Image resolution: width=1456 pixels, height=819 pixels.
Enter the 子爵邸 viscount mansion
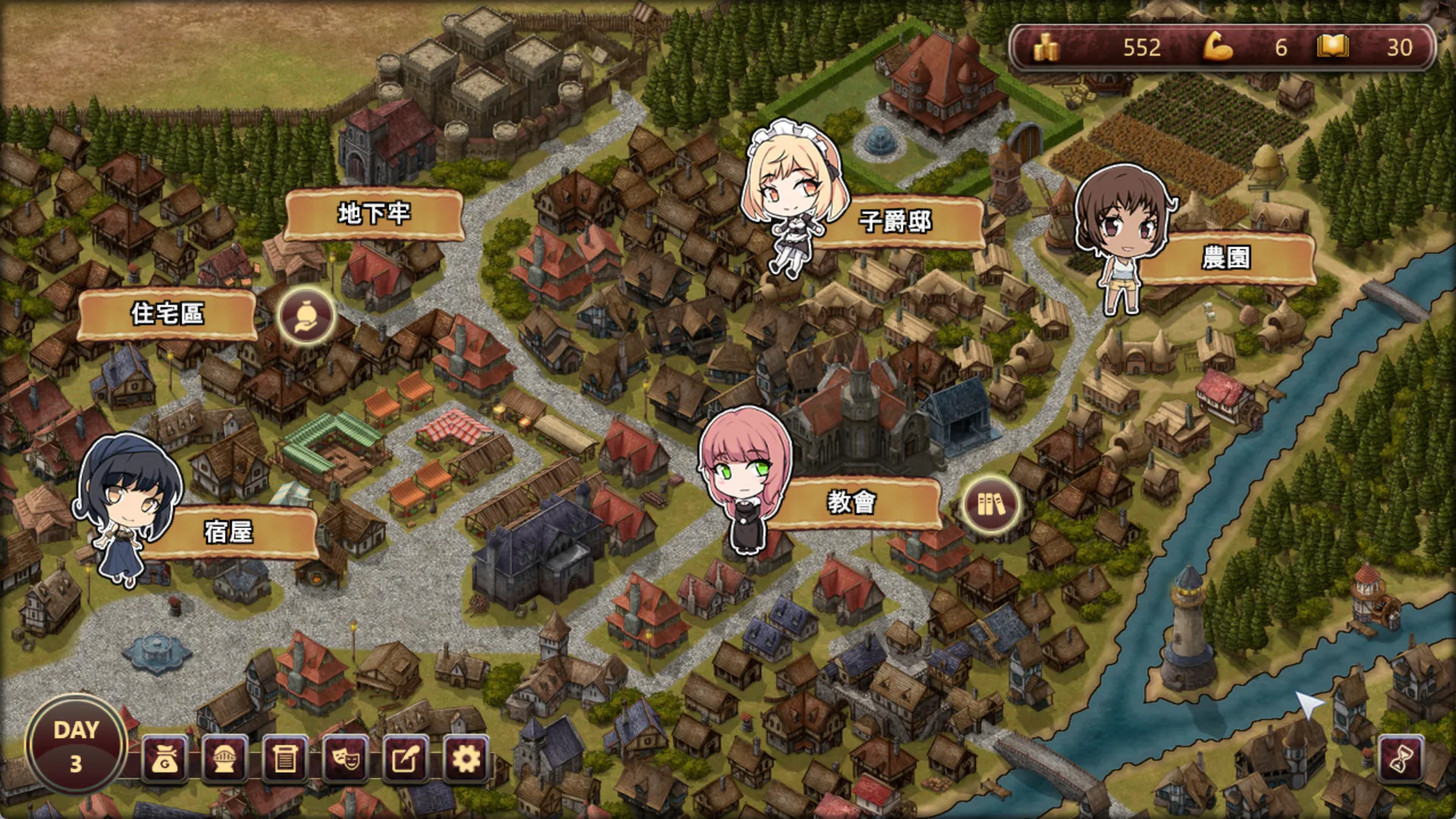(895, 222)
